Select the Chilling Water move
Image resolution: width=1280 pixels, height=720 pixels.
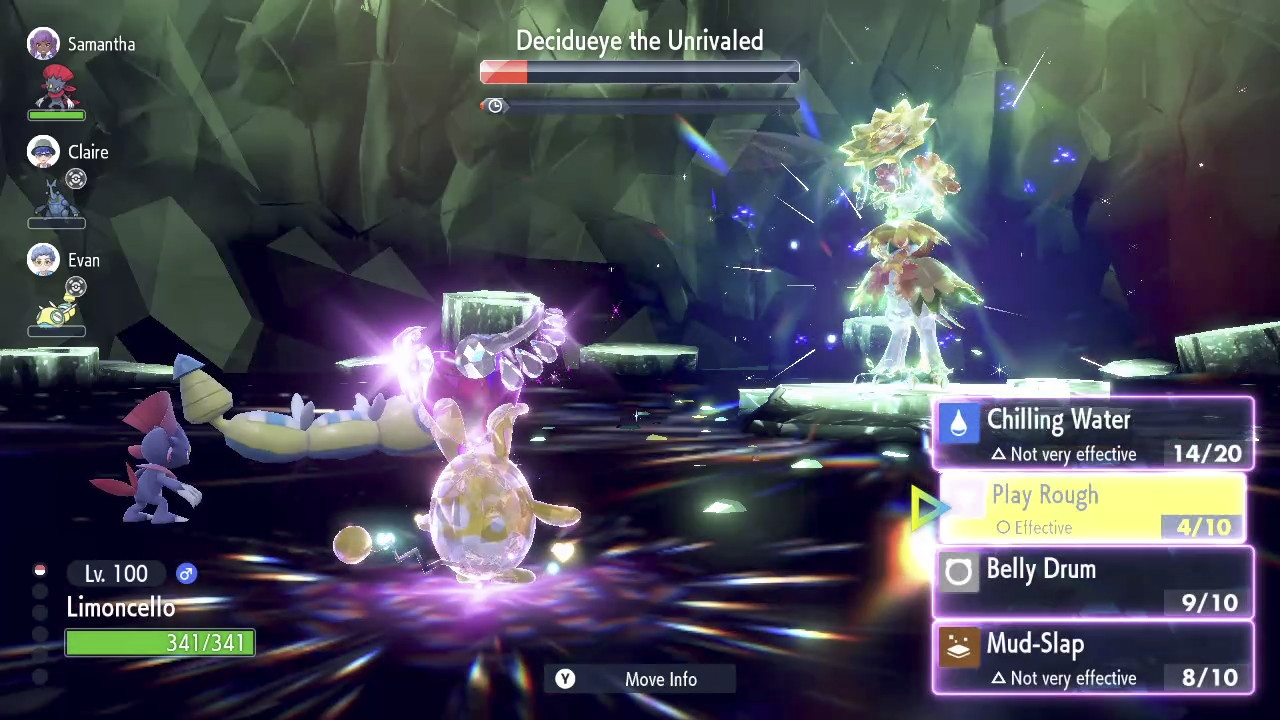[1092, 434]
